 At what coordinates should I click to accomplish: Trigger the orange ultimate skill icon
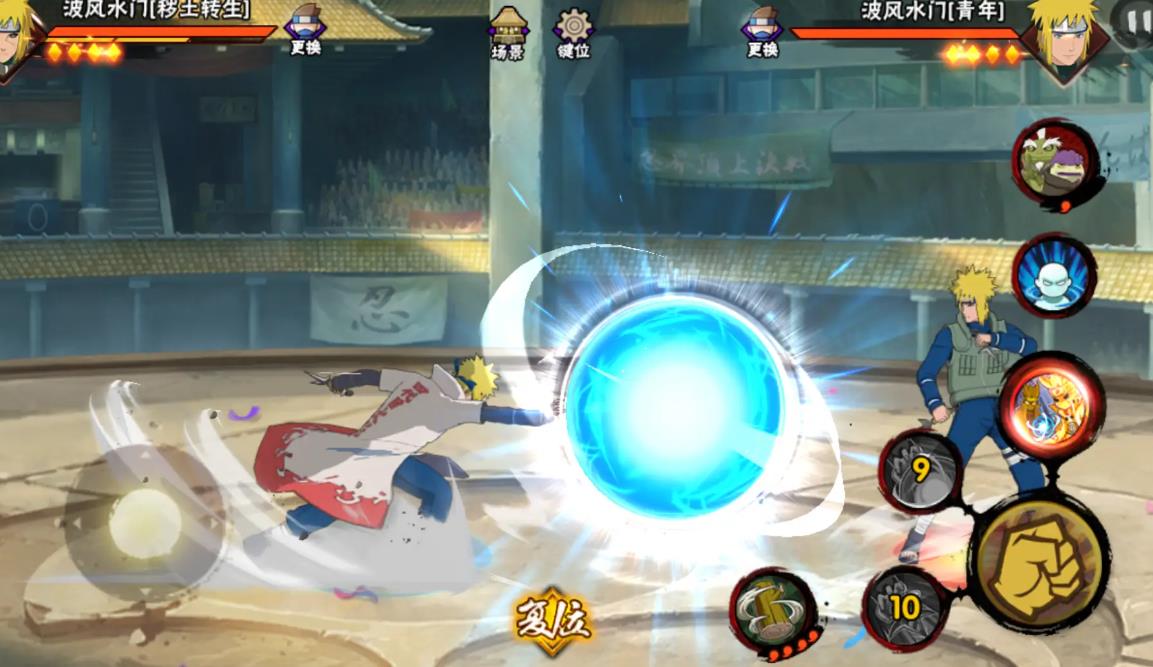click(1050, 404)
